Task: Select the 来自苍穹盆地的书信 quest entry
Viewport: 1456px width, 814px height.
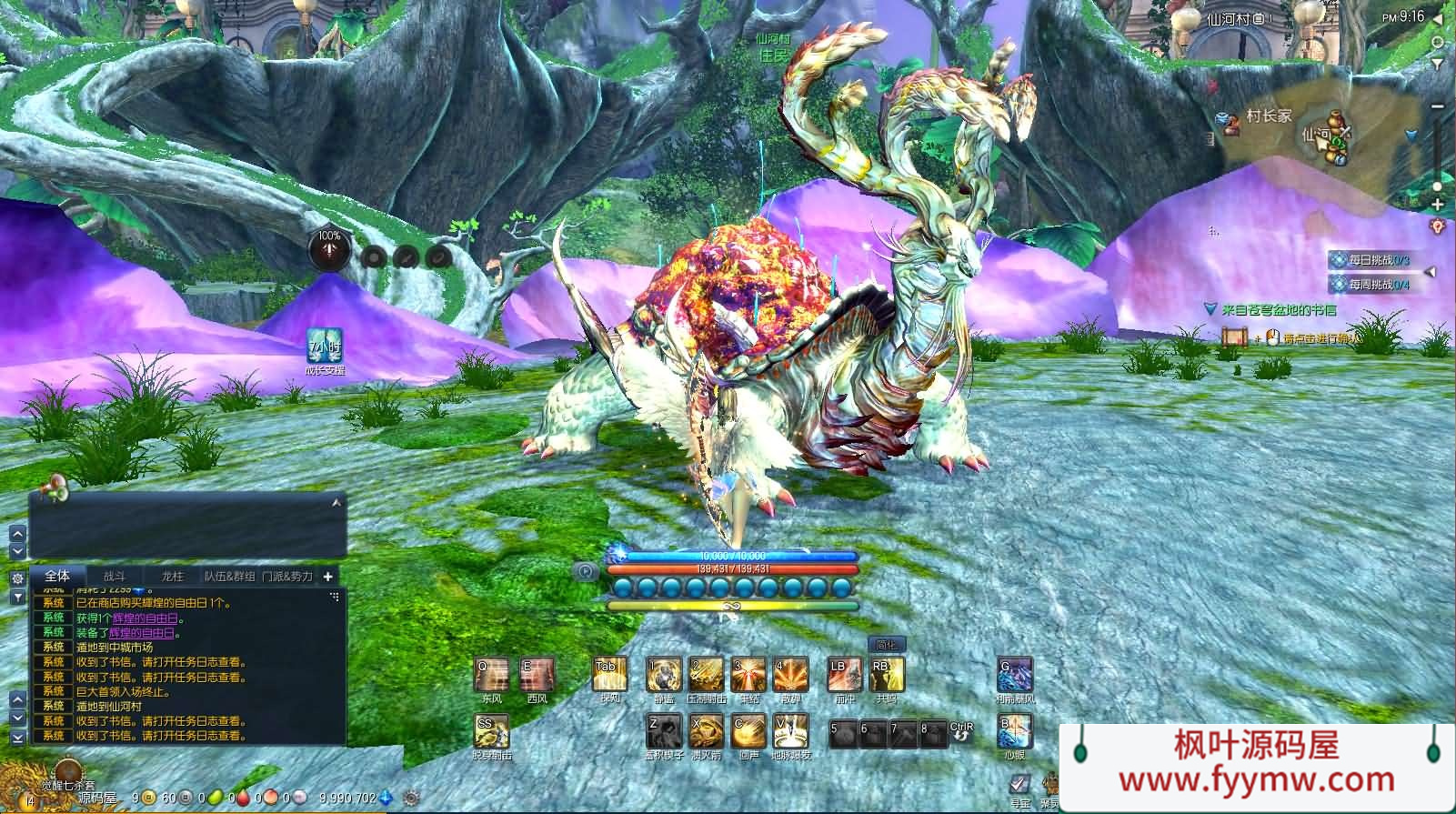Action: click(1279, 310)
